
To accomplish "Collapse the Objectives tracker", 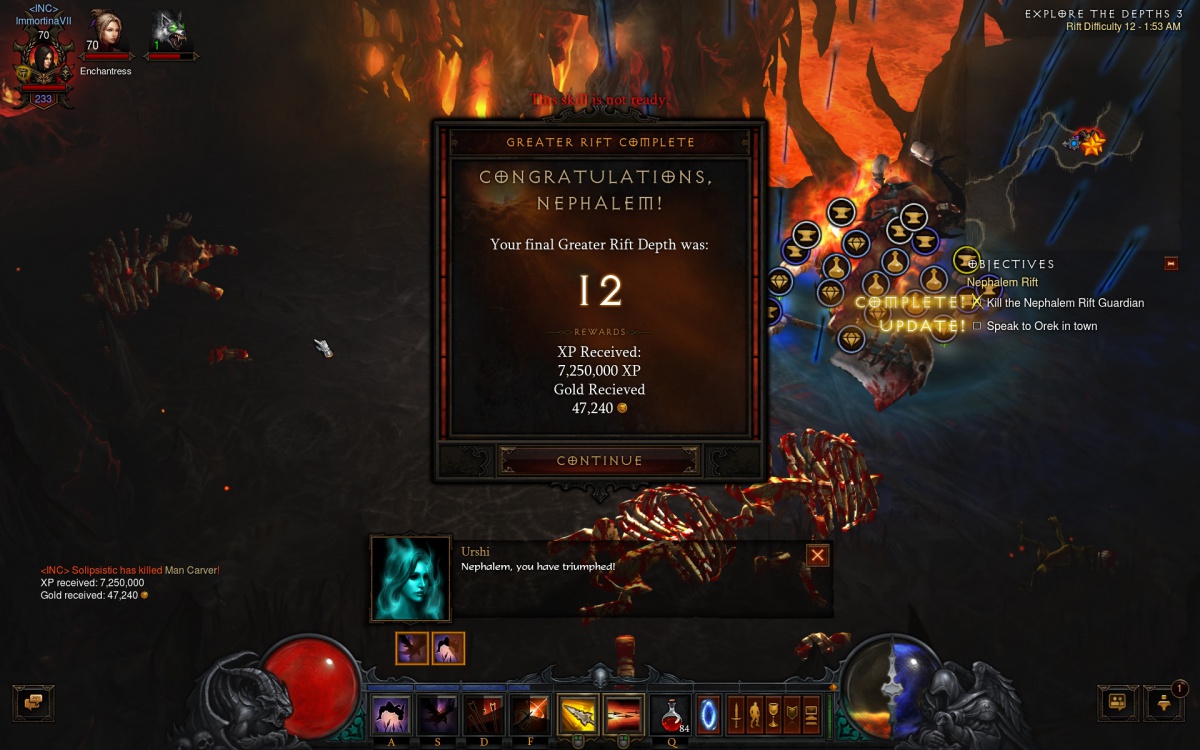I will pos(1171,264).
